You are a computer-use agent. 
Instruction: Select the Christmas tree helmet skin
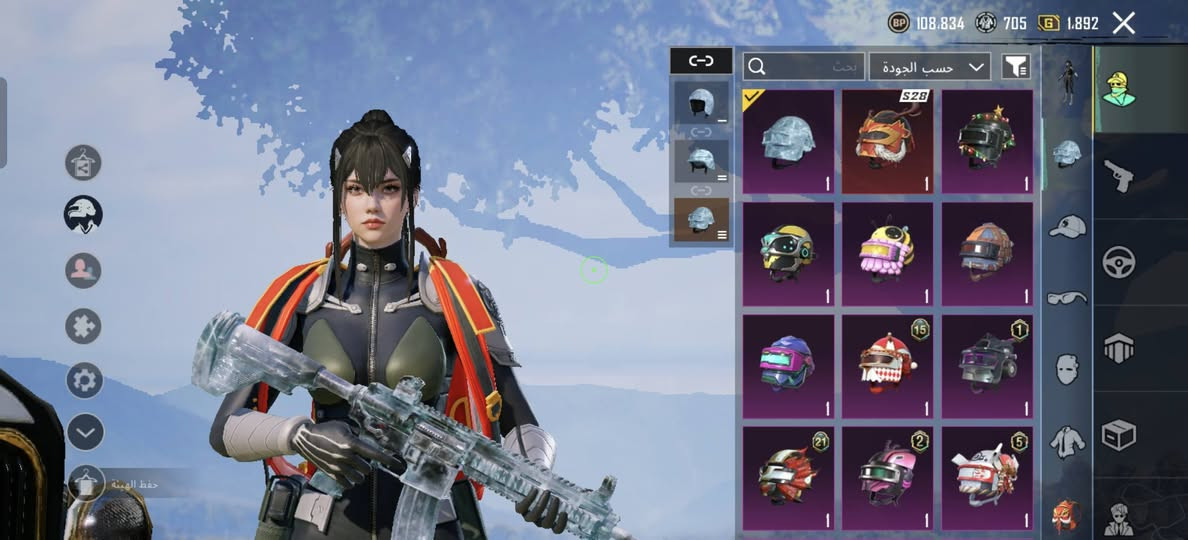click(987, 141)
